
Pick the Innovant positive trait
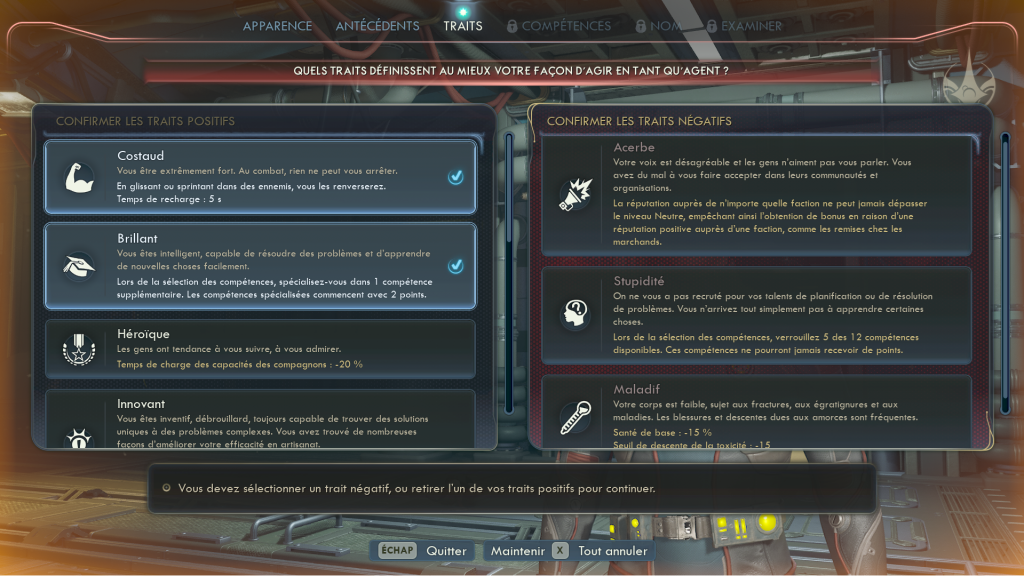(259, 420)
